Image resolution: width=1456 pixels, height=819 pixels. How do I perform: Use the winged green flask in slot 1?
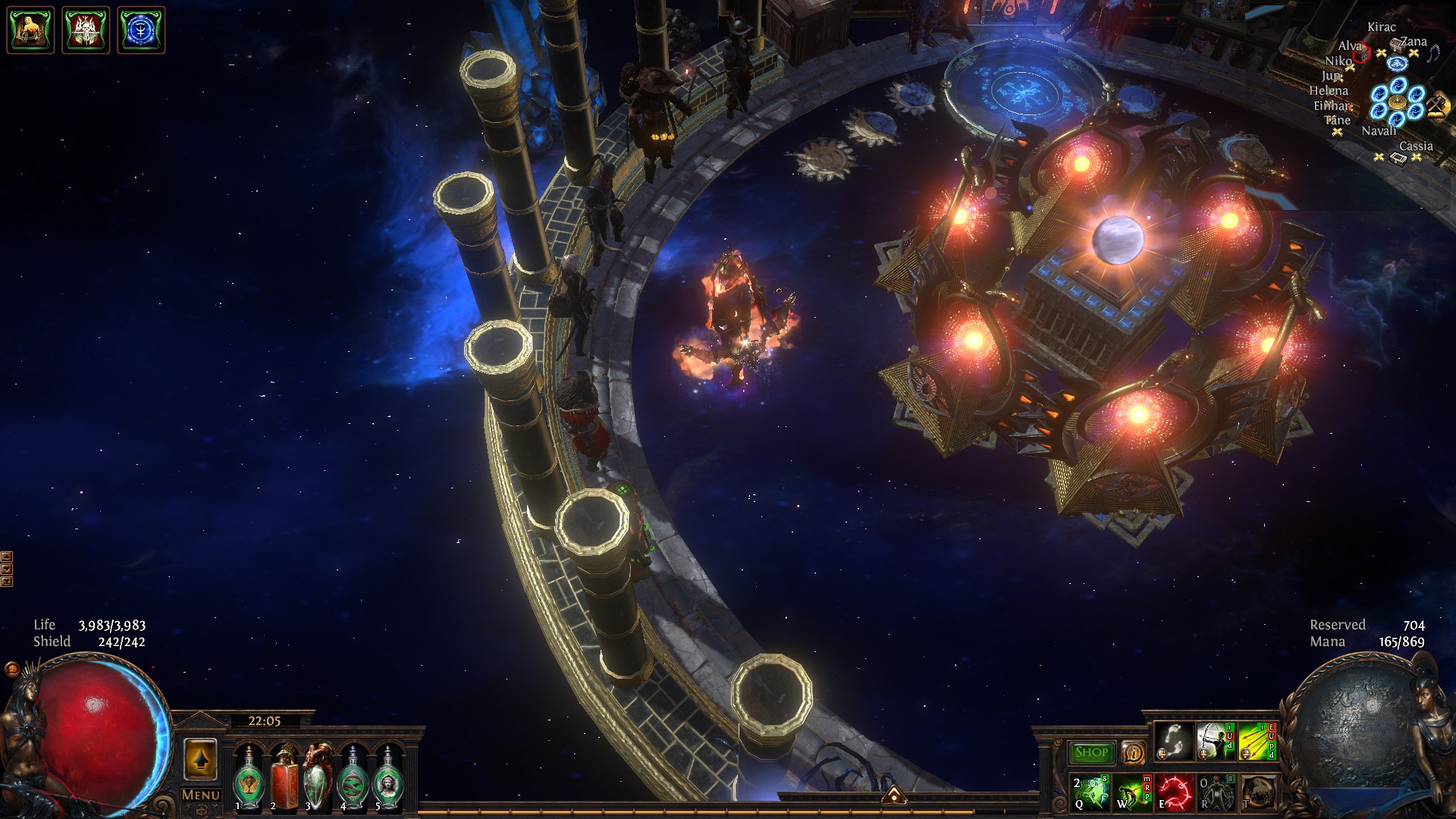[248, 778]
